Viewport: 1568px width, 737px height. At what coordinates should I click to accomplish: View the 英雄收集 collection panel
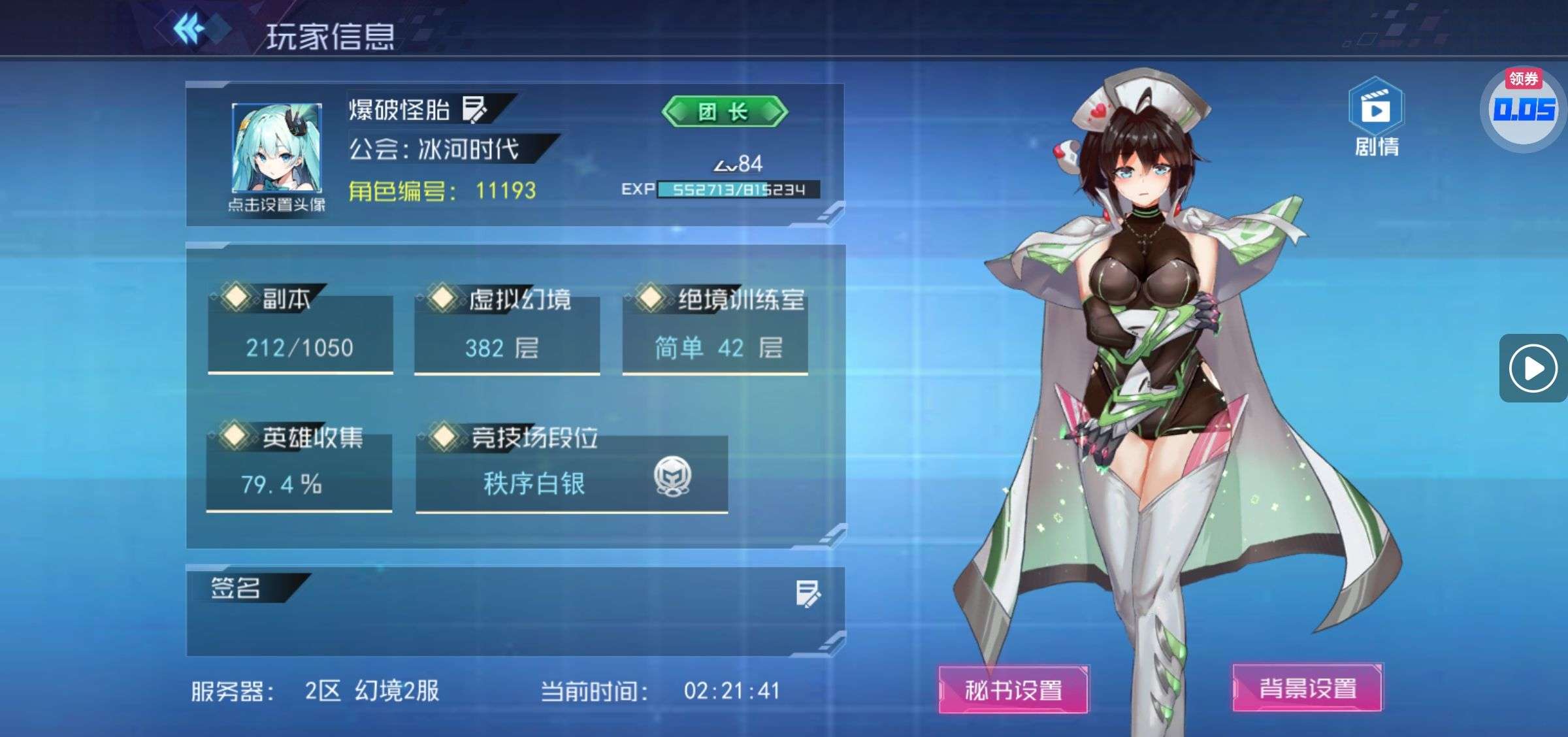coord(299,470)
